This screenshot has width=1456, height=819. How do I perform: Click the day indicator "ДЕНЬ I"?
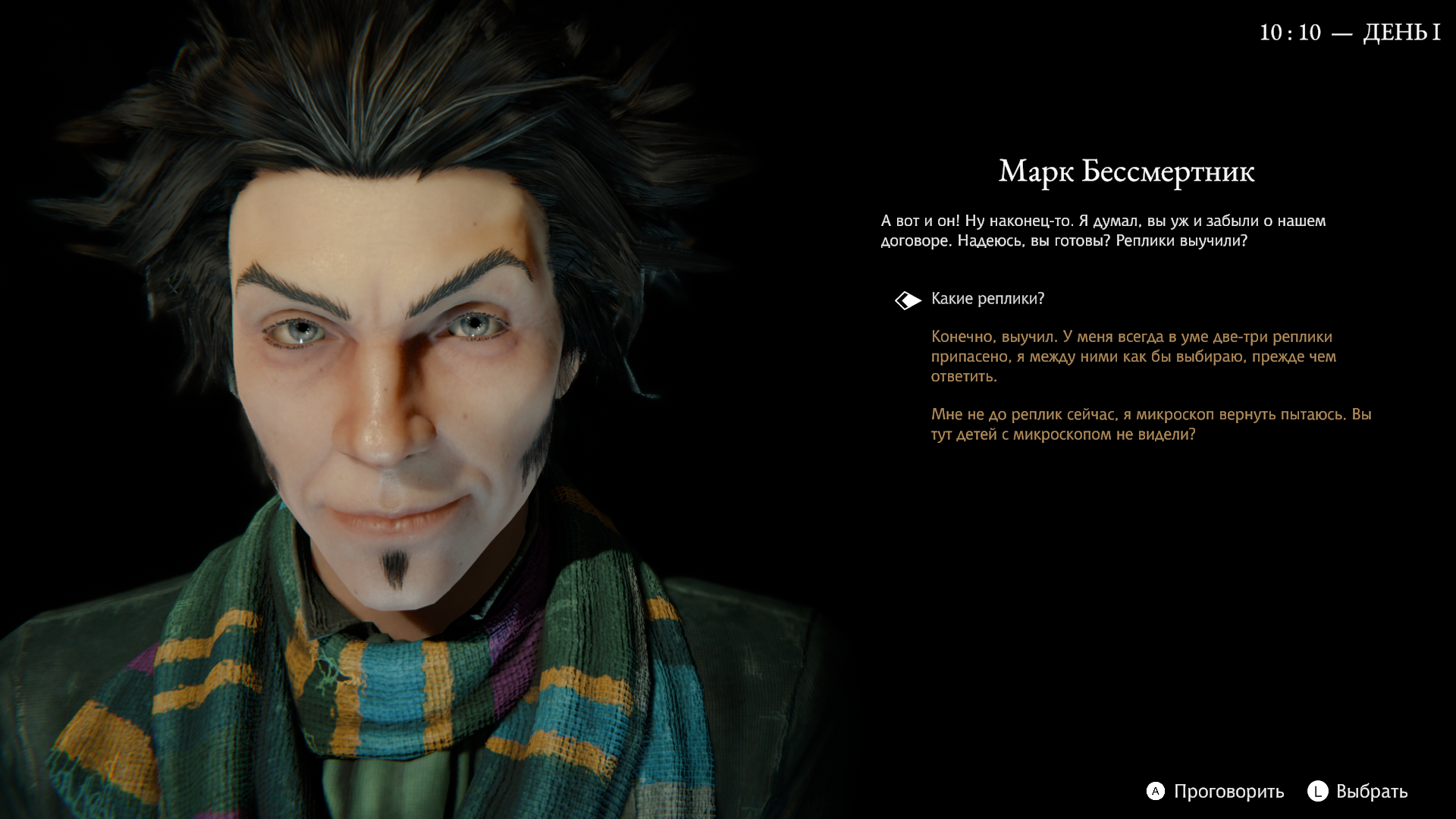click(1403, 32)
